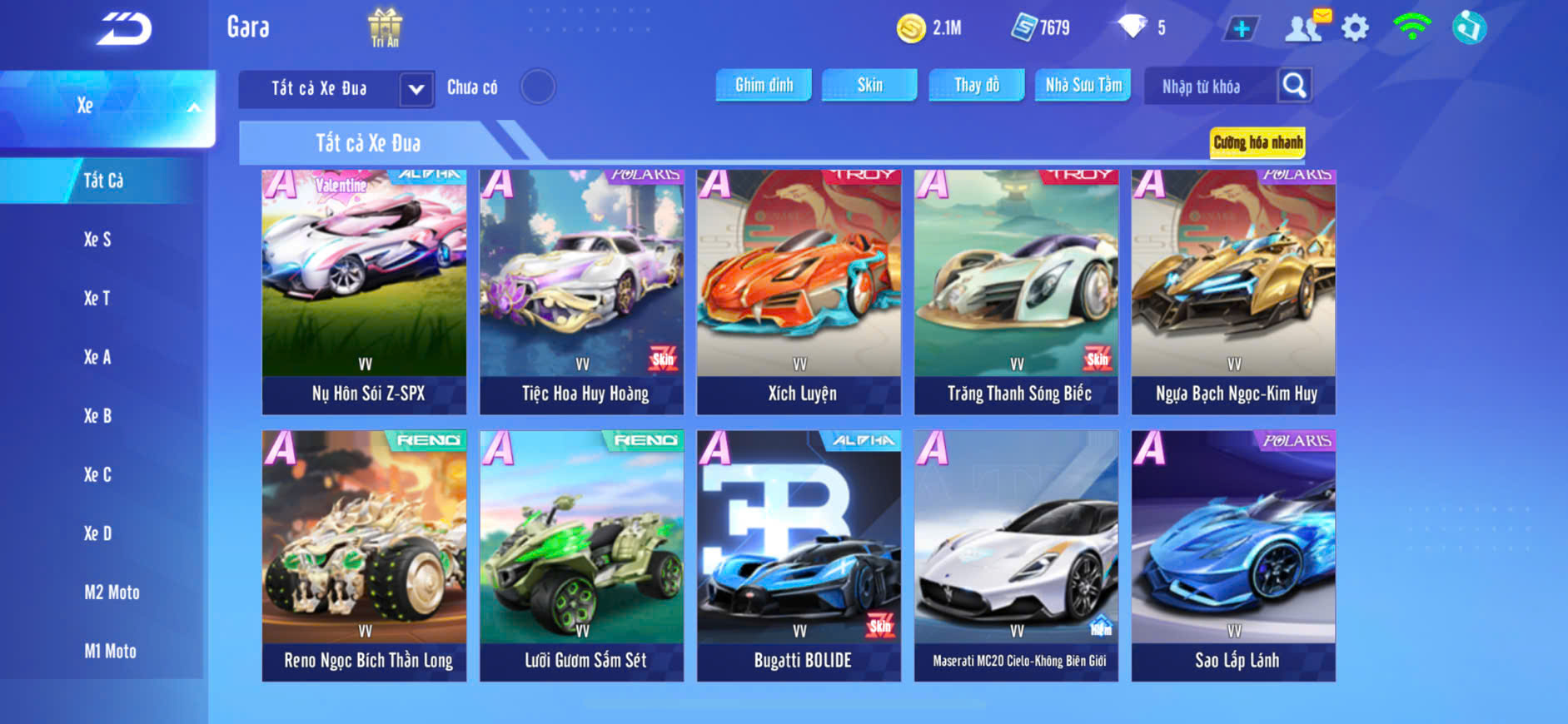Go back using the top-left logo button

(x=124, y=28)
